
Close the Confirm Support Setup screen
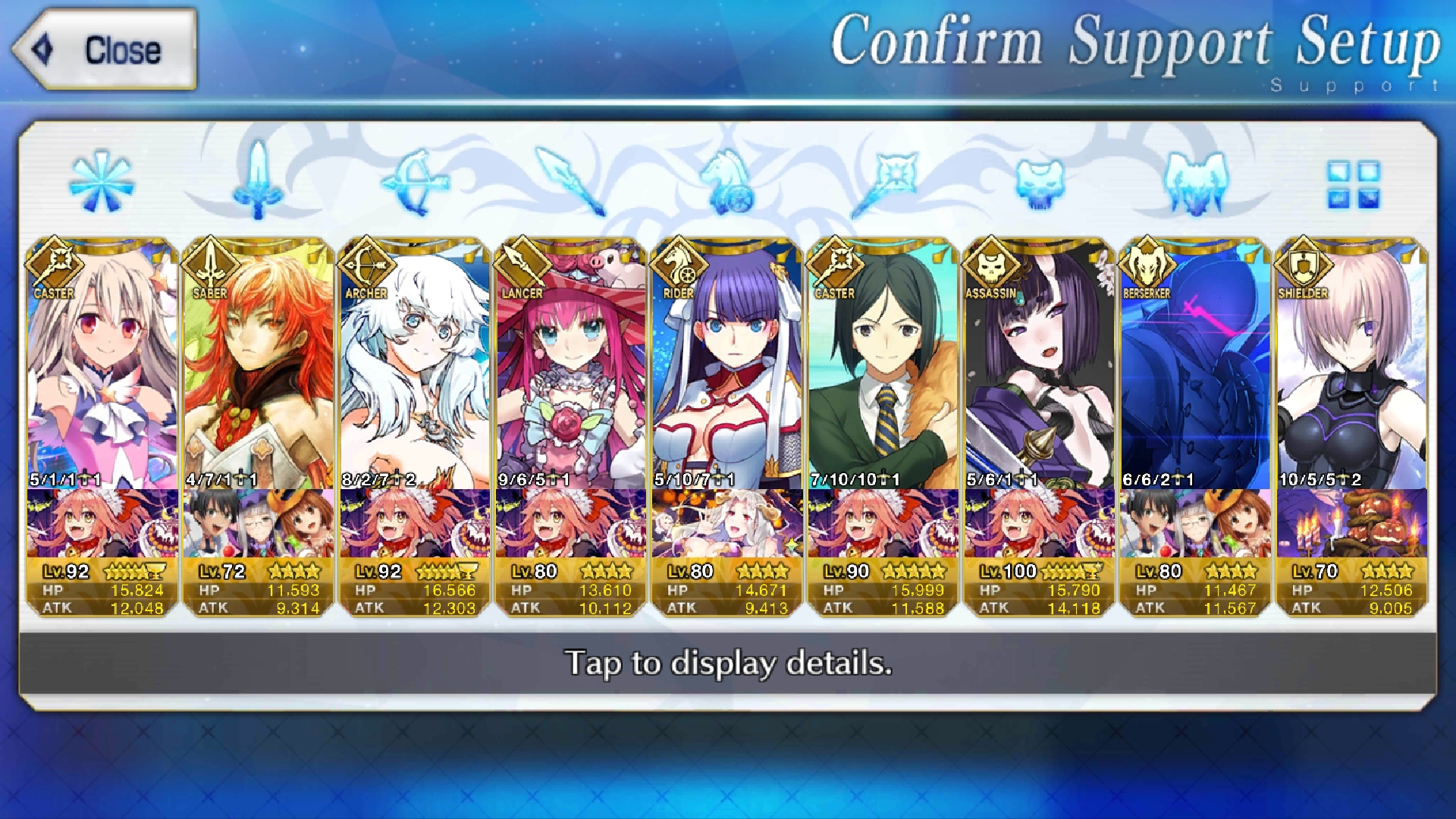[x=105, y=50]
